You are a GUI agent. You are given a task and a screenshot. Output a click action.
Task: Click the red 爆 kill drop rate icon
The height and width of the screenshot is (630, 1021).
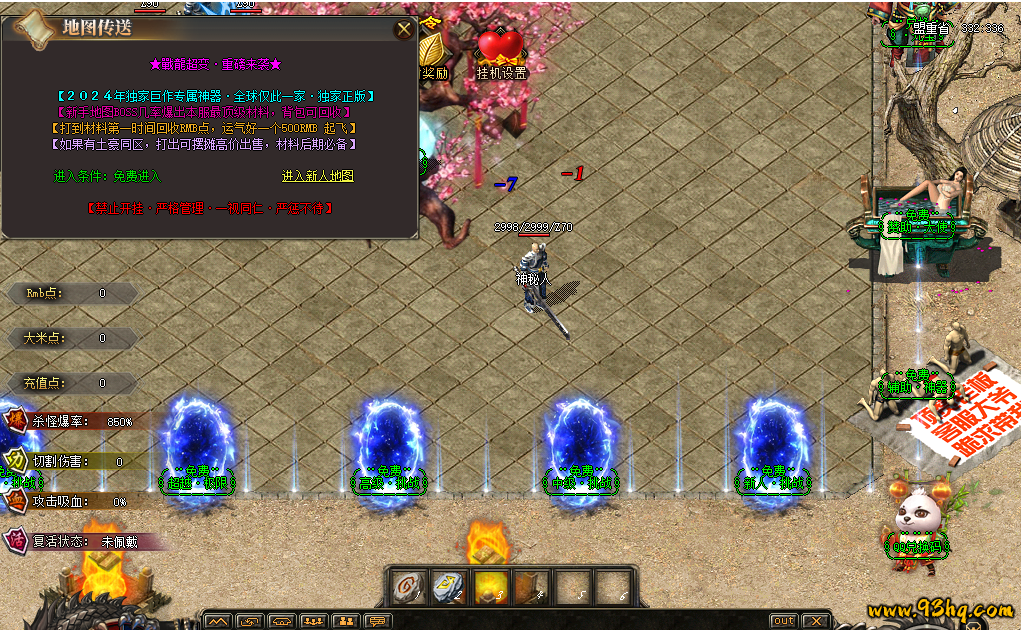17,421
